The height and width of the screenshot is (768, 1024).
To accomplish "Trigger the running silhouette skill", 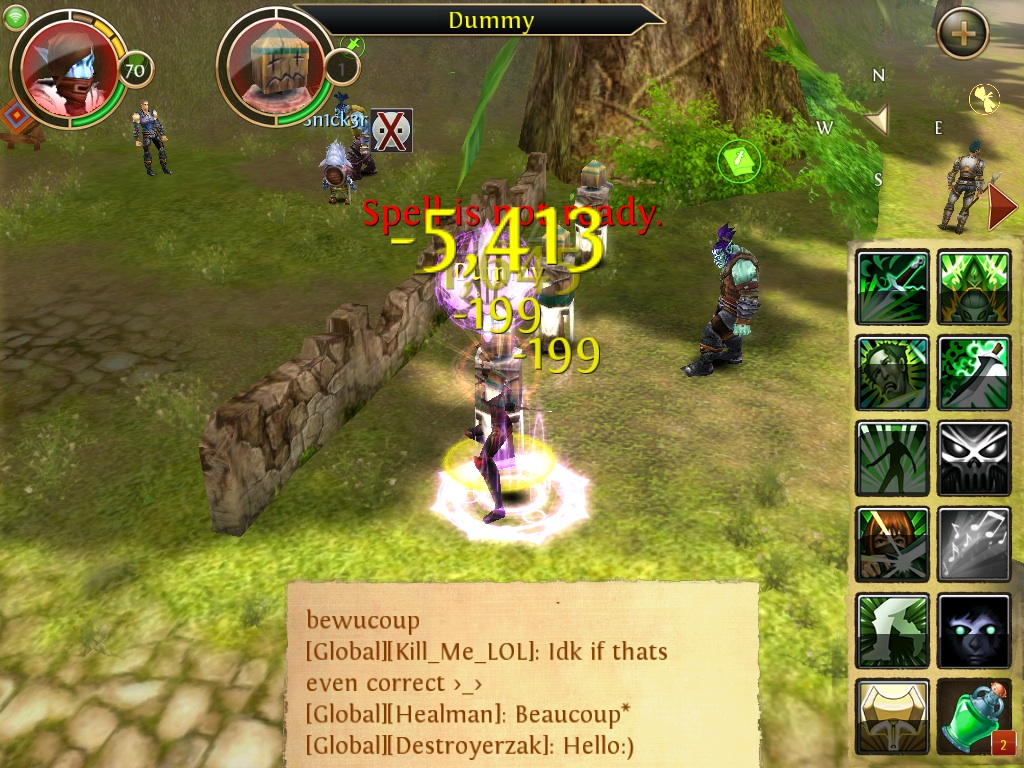I will [x=893, y=459].
